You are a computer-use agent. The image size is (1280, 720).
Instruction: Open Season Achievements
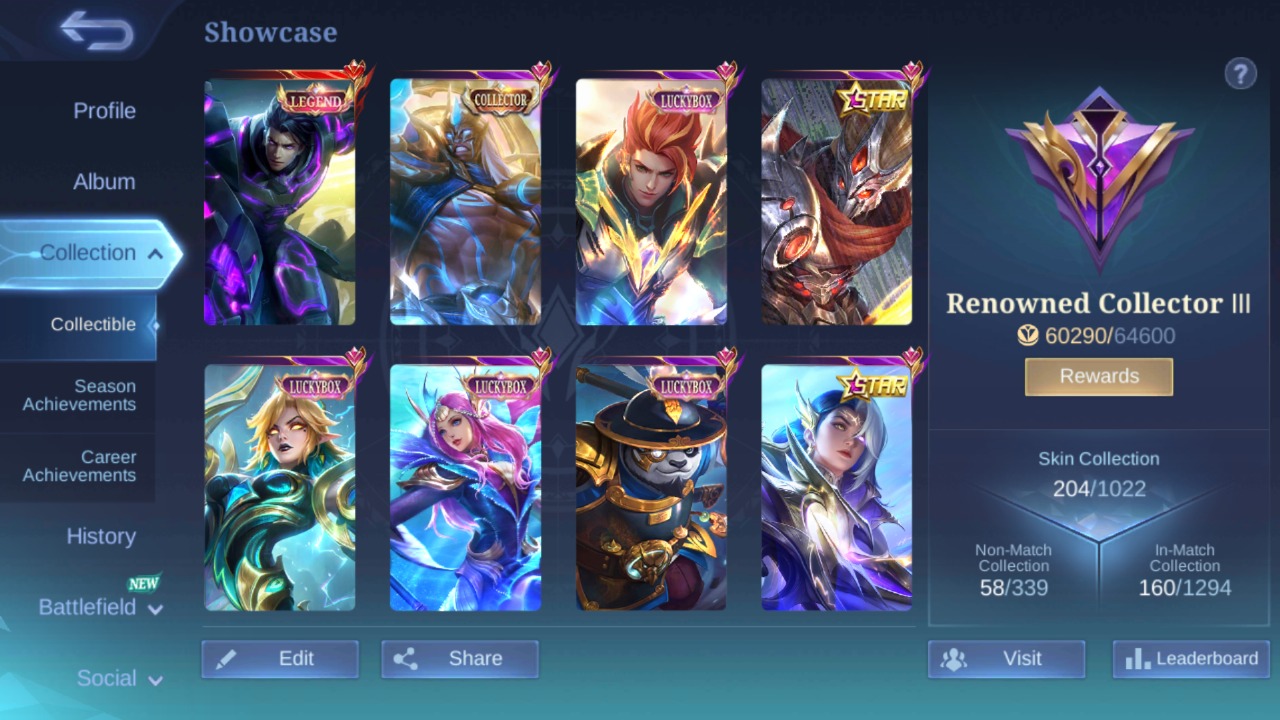pyautogui.click(x=79, y=395)
